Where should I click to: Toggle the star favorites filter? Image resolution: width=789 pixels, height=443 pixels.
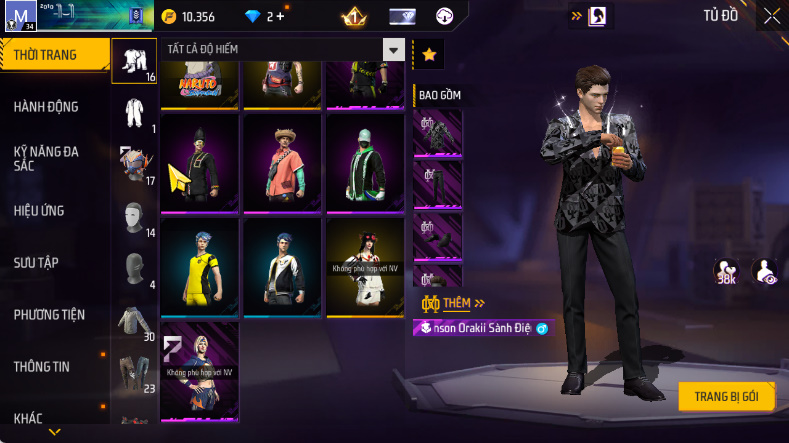pyautogui.click(x=429, y=55)
